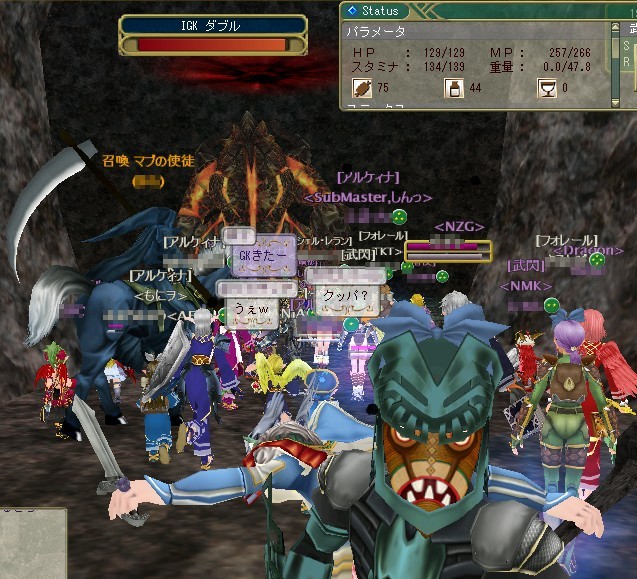Click the IGK ダブル target frame

(x=213, y=35)
